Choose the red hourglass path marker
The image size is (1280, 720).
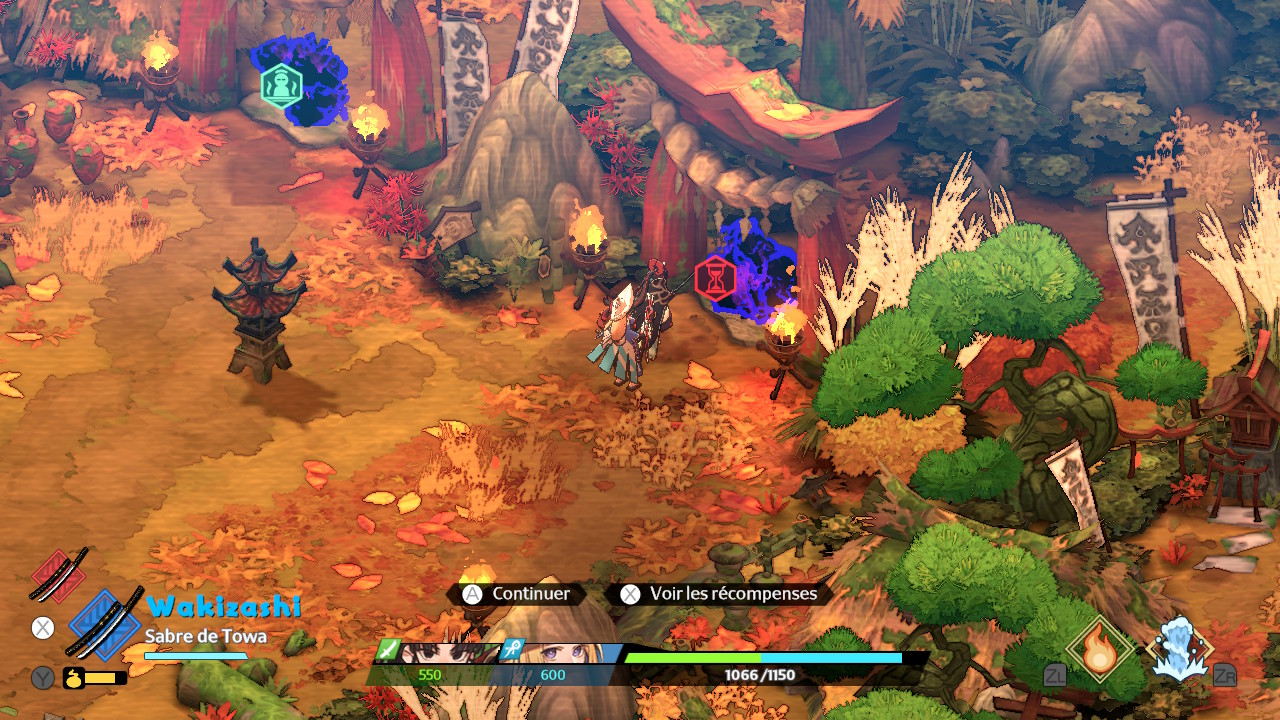point(715,278)
